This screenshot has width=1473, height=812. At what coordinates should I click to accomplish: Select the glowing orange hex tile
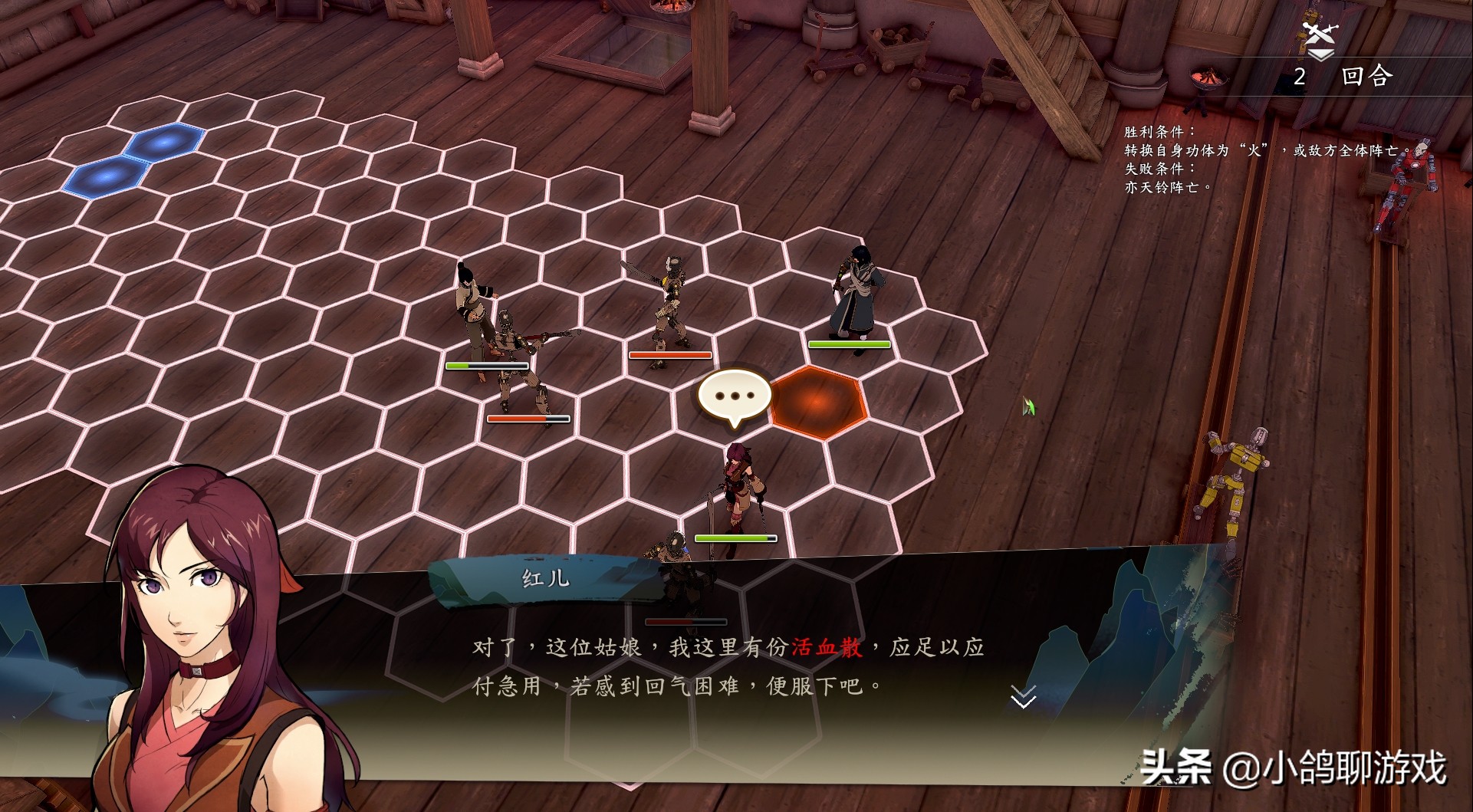[817, 400]
